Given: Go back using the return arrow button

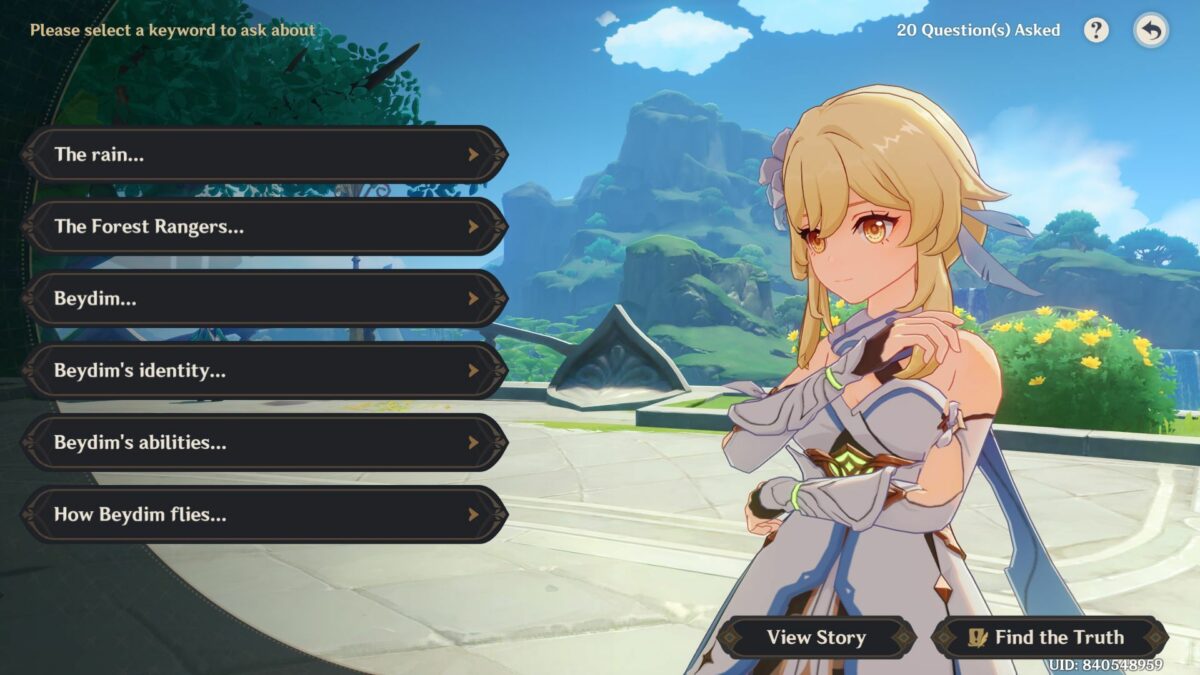Looking at the screenshot, I should click(x=1151, y=31).
